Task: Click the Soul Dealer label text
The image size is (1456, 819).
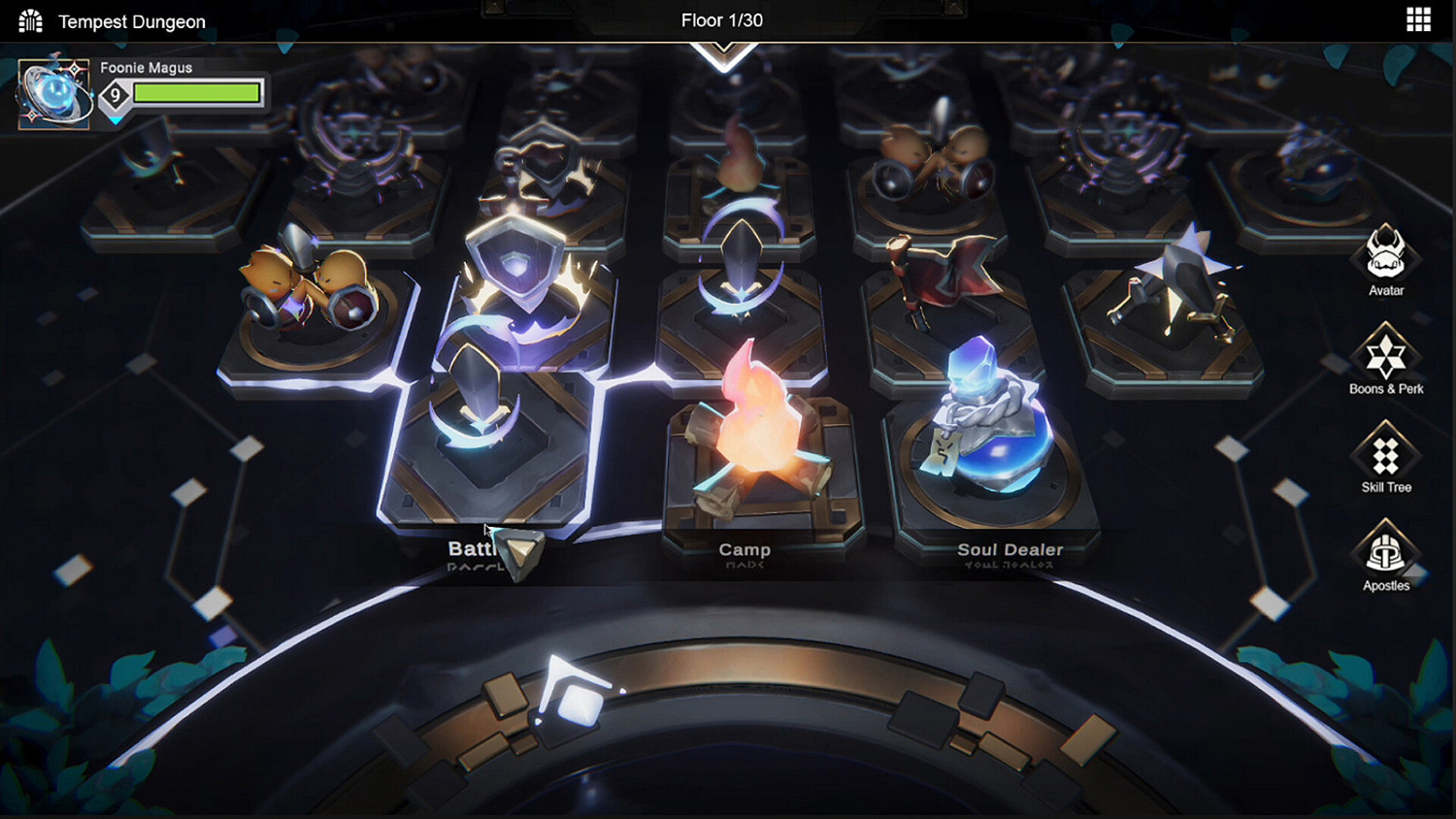Action: (1009, 549)
